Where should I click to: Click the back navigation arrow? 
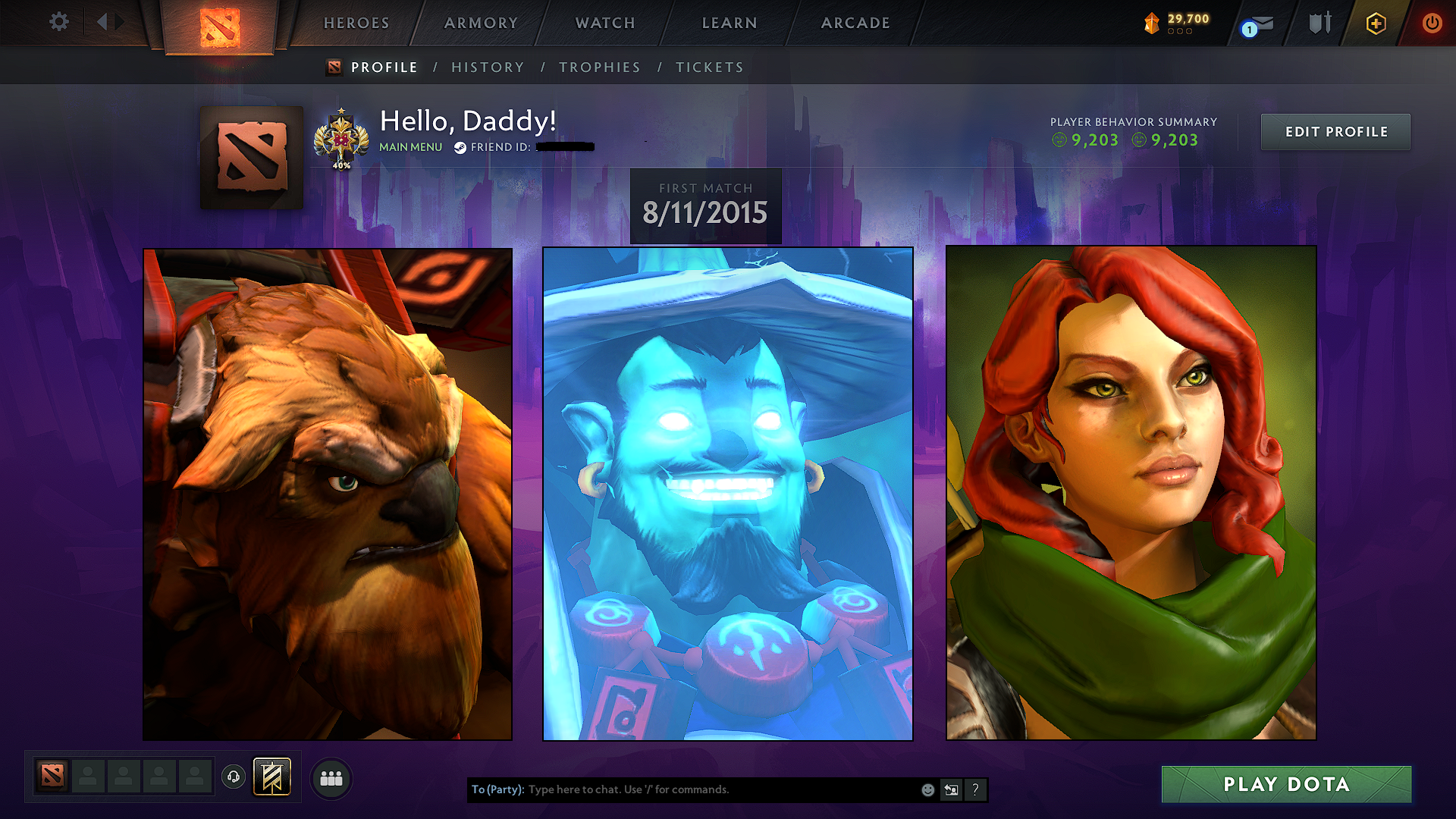(x=103, y=22)
